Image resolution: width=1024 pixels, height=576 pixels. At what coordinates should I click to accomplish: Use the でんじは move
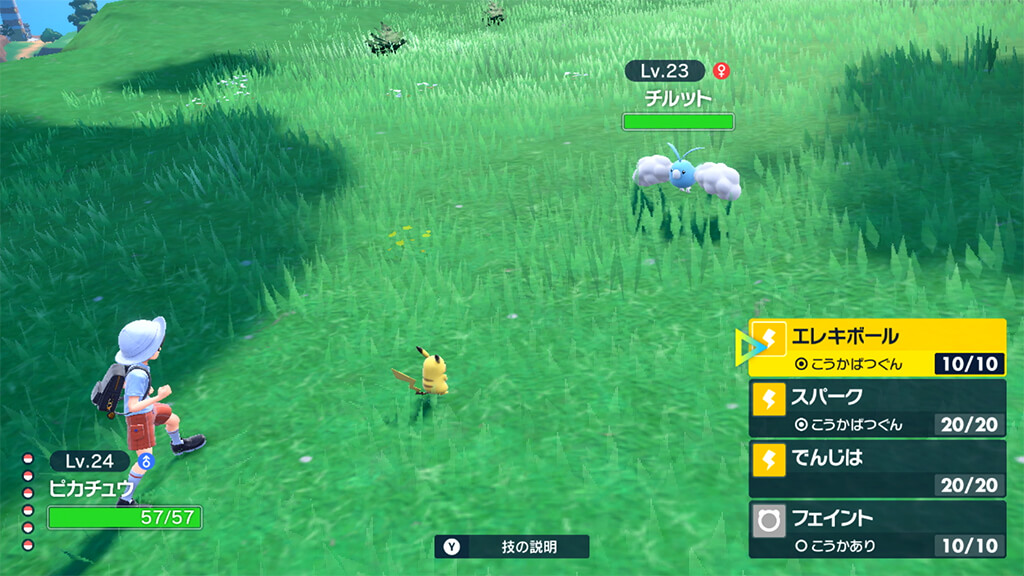(877, 469)
